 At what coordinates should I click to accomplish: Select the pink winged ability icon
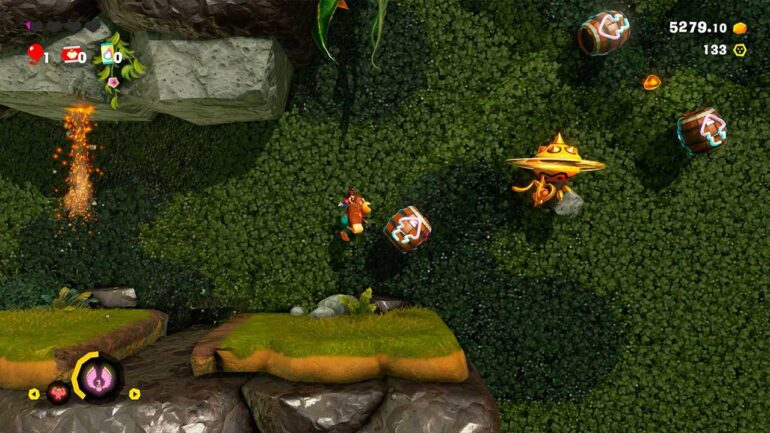[99, 378]
